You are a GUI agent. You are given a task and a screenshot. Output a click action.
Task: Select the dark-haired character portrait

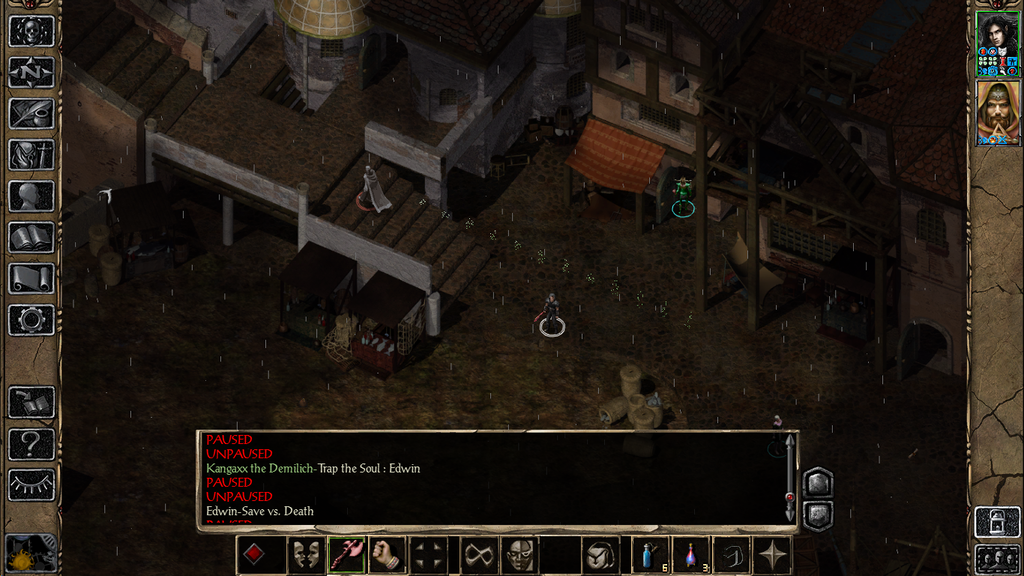click(x=997, y=44)
